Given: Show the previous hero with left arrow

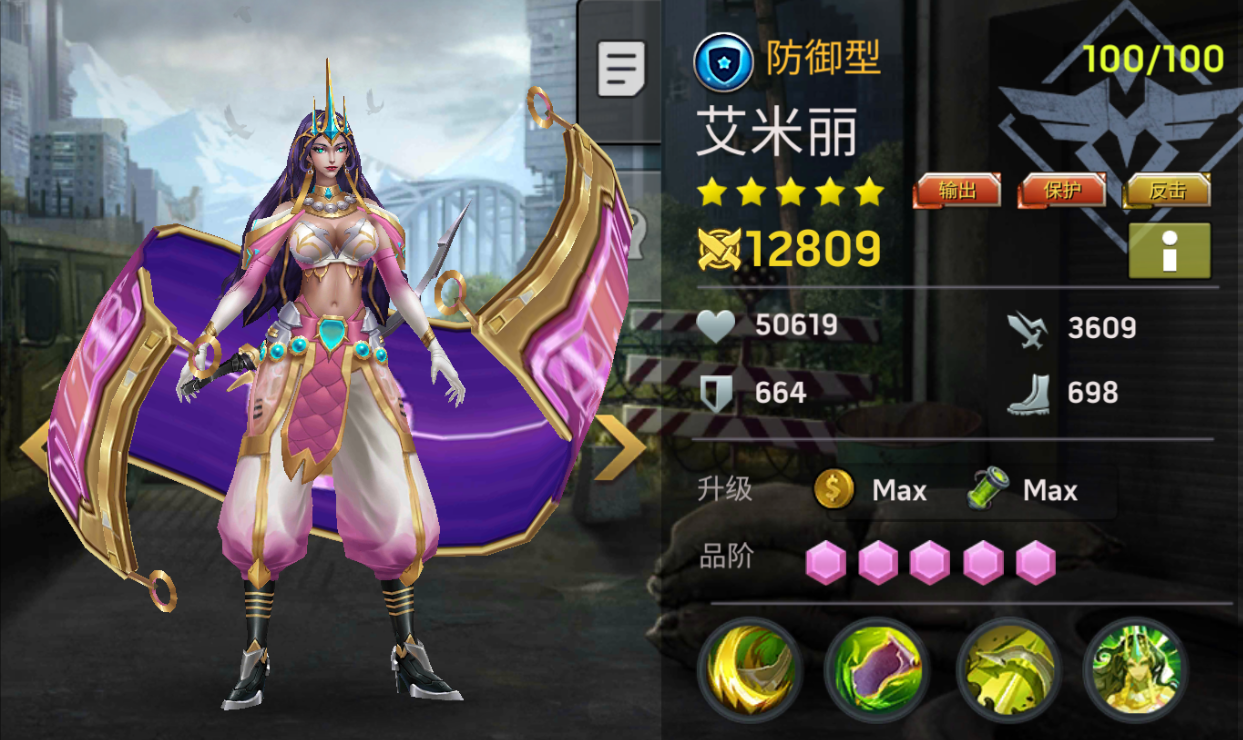Looking at the screenshot, I should [35, 447].
